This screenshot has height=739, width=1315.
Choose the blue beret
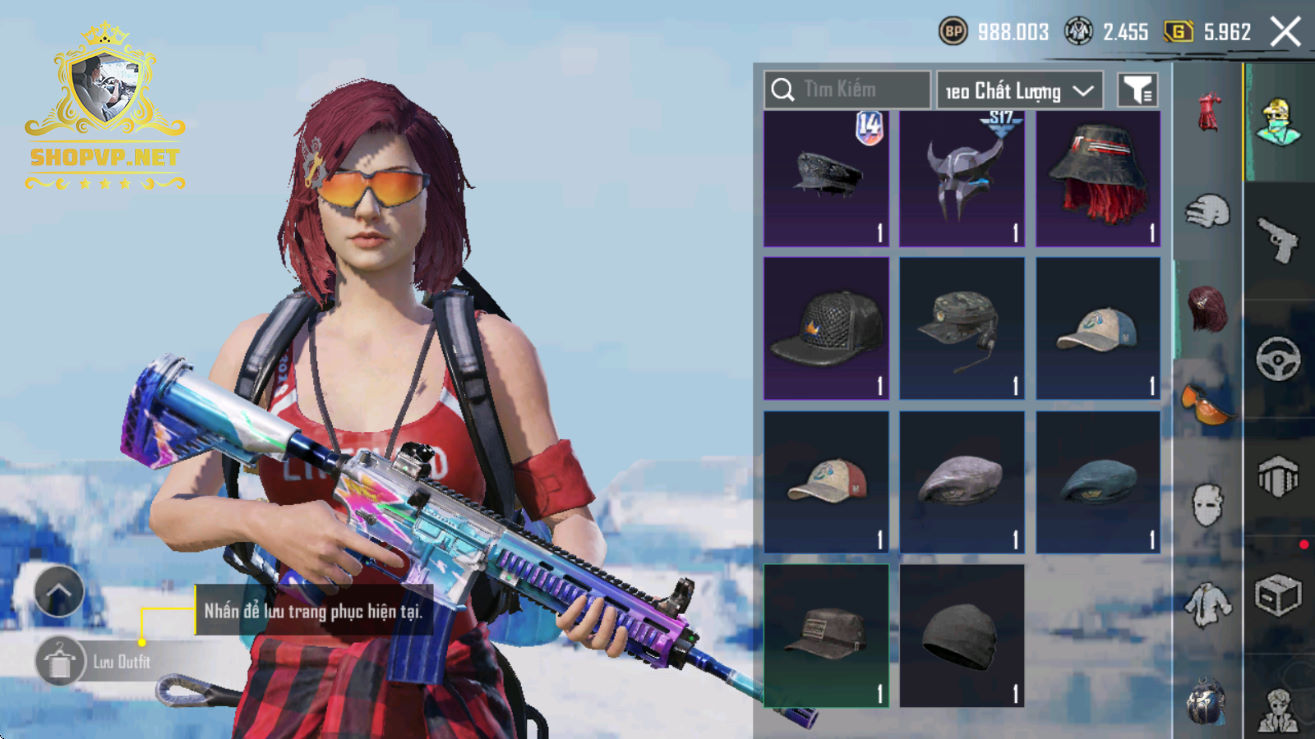coord(1098,482)
